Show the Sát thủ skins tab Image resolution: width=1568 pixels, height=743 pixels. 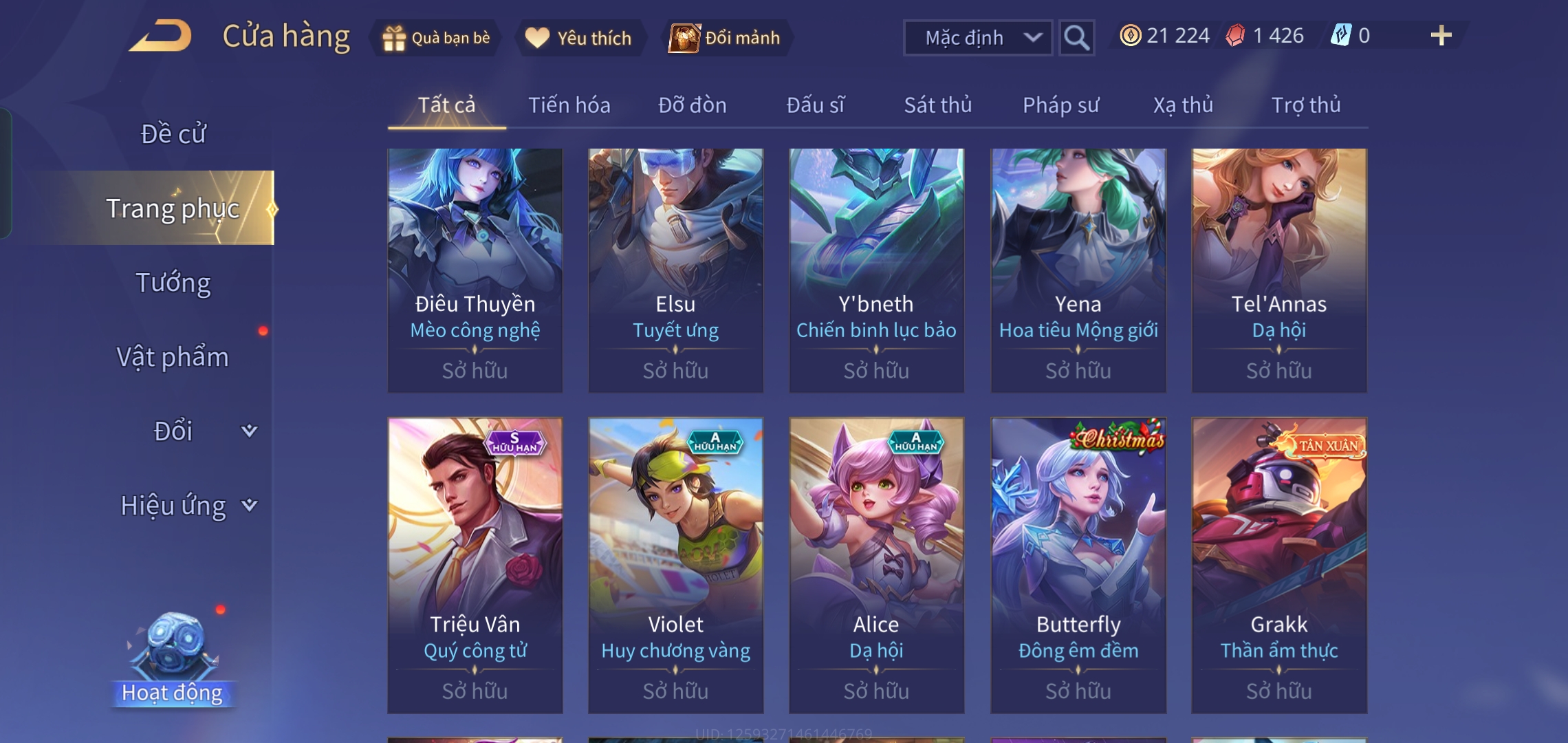[937, 105]
